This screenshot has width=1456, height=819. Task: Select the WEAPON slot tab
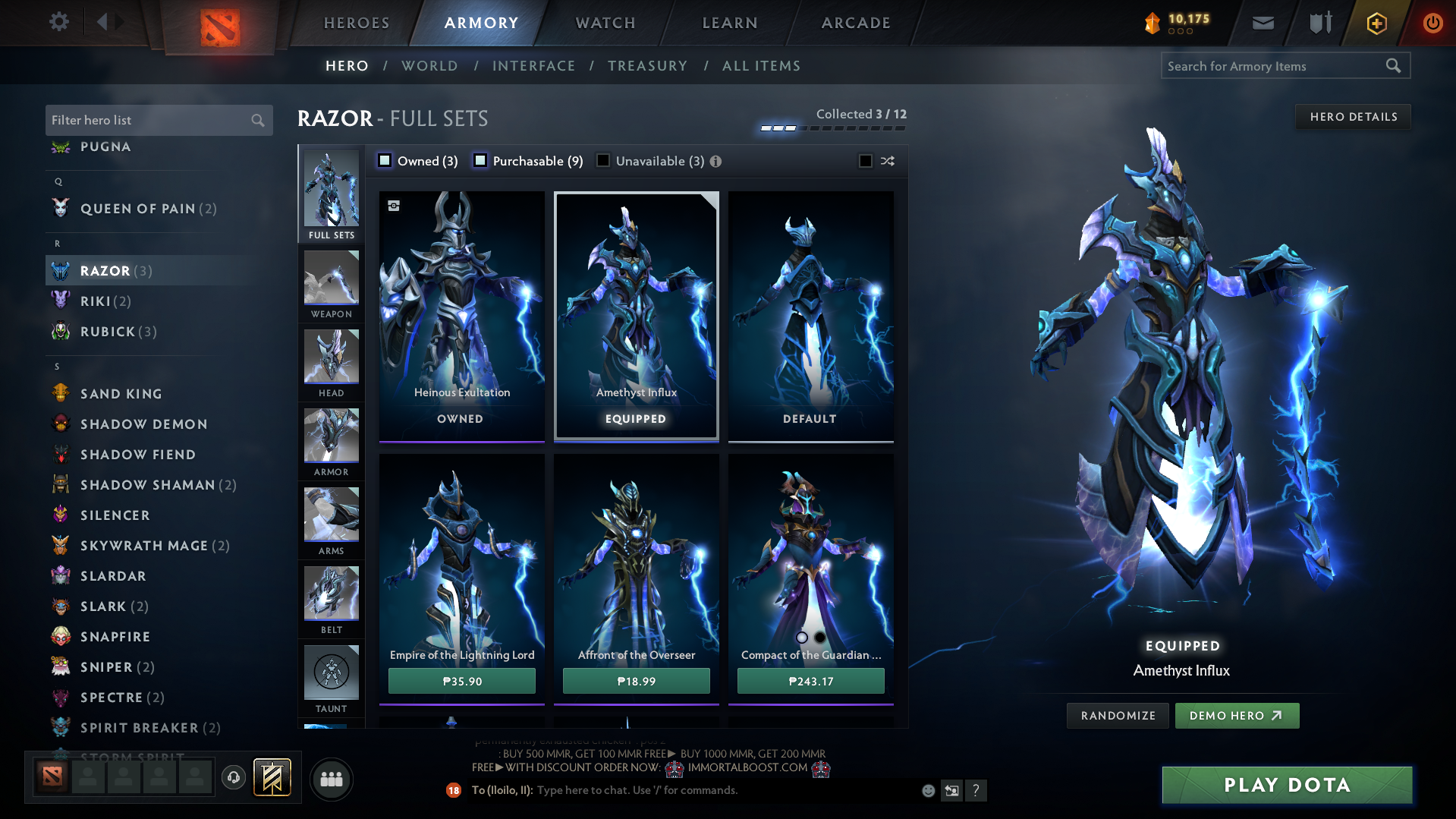331,285
